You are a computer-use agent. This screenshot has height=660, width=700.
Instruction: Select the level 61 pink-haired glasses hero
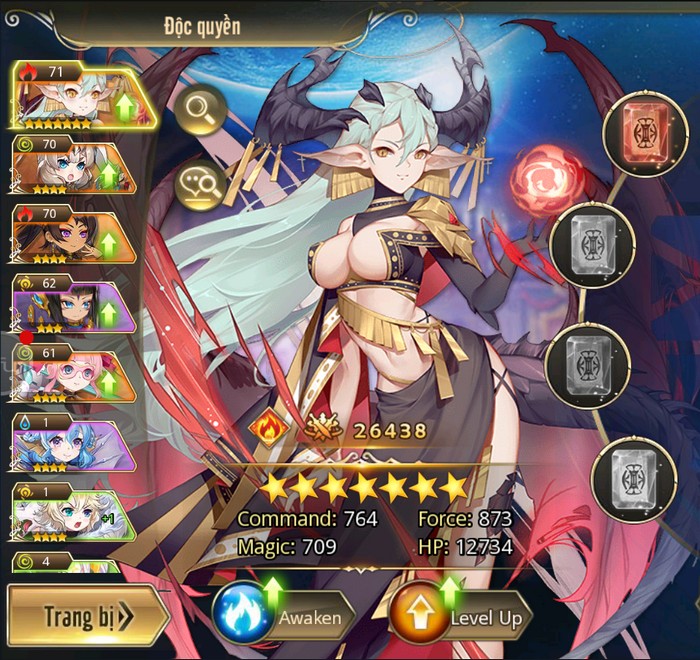[x=72, y=372]
